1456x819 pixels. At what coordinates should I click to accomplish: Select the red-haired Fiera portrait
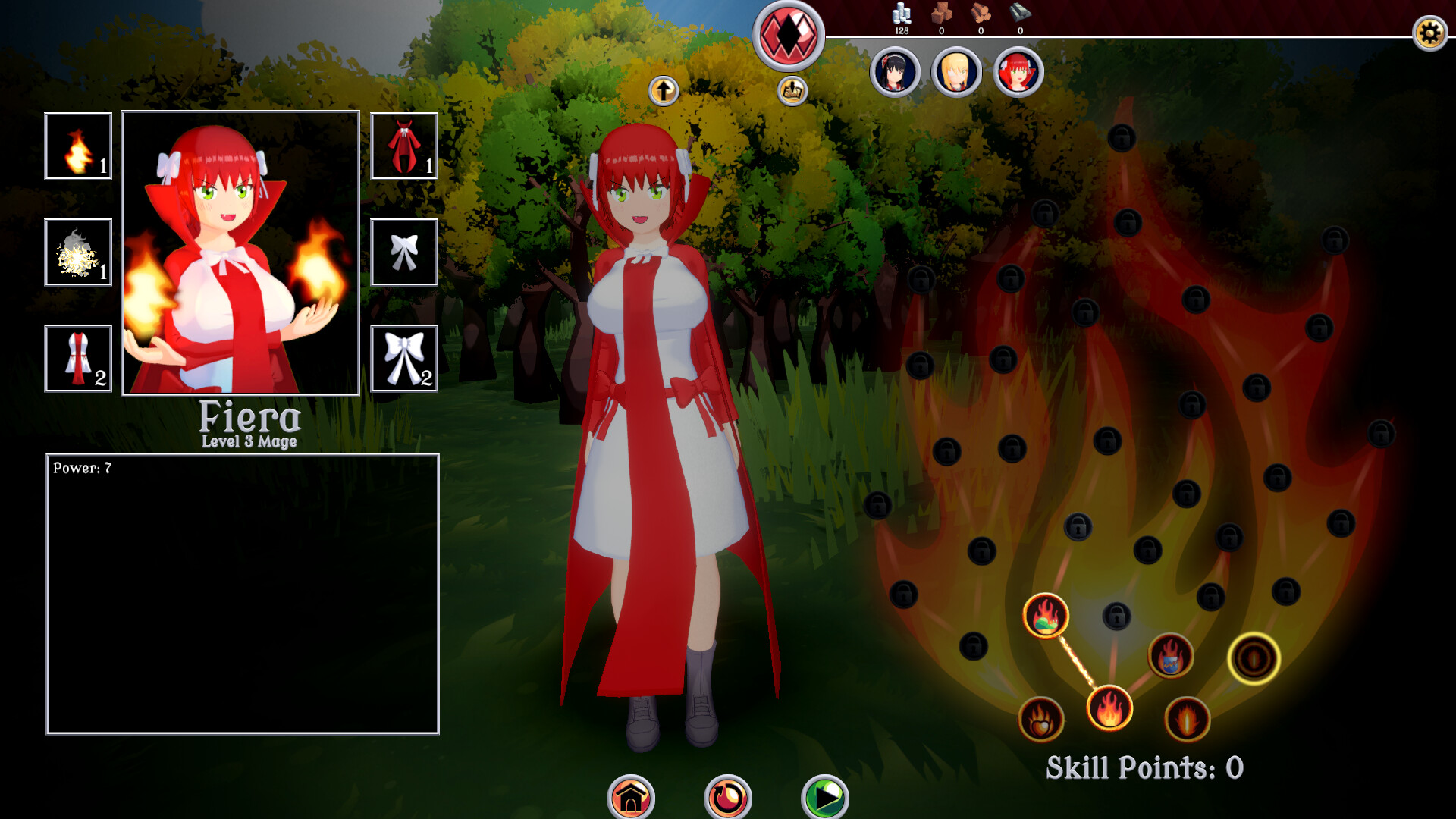(x=1018, y=73)
